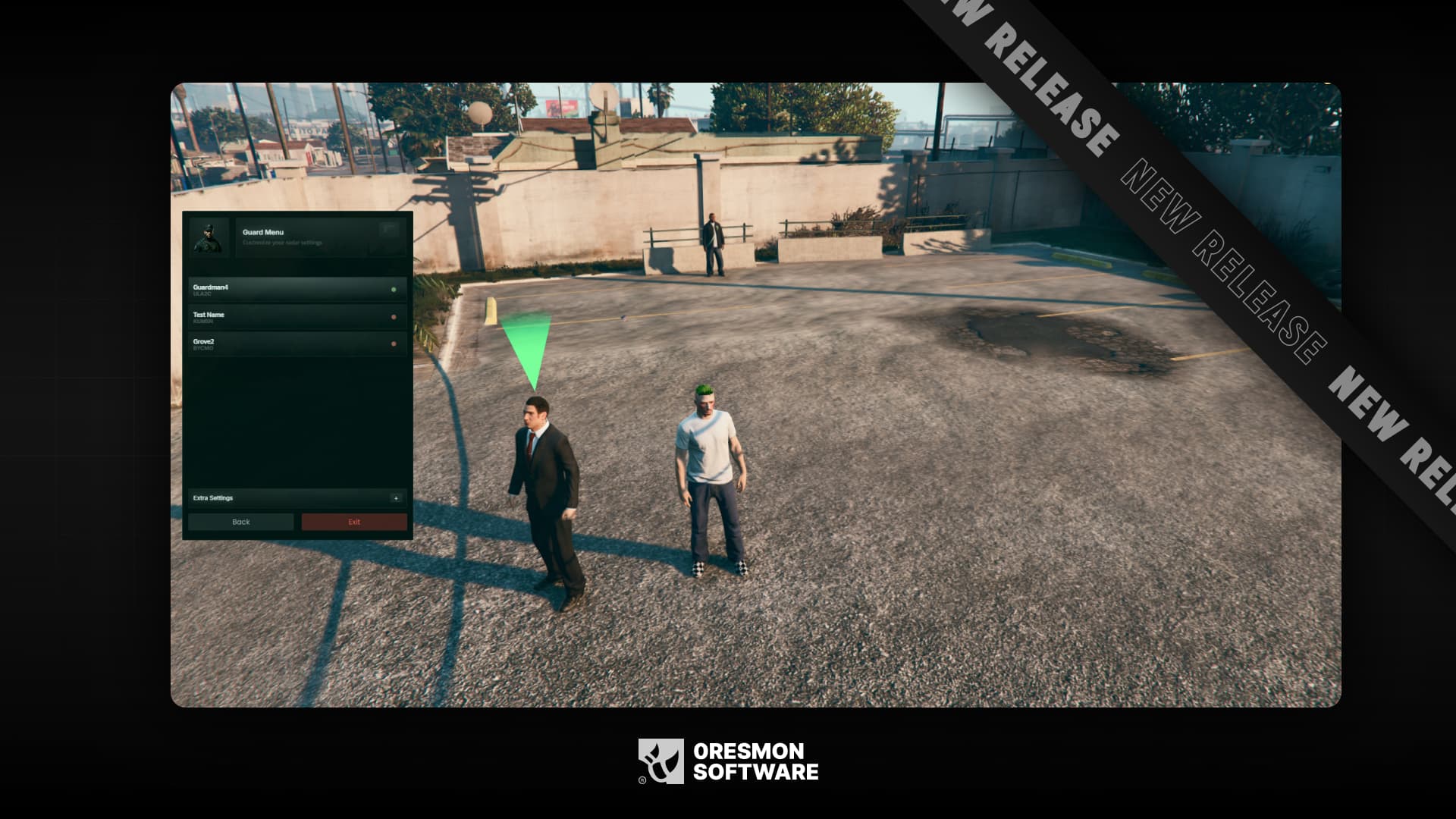The height and width of the screenshot is (819, 1456).
Task: Click the subtitle text under Guard Menu
Action: [x=281, y=243]
